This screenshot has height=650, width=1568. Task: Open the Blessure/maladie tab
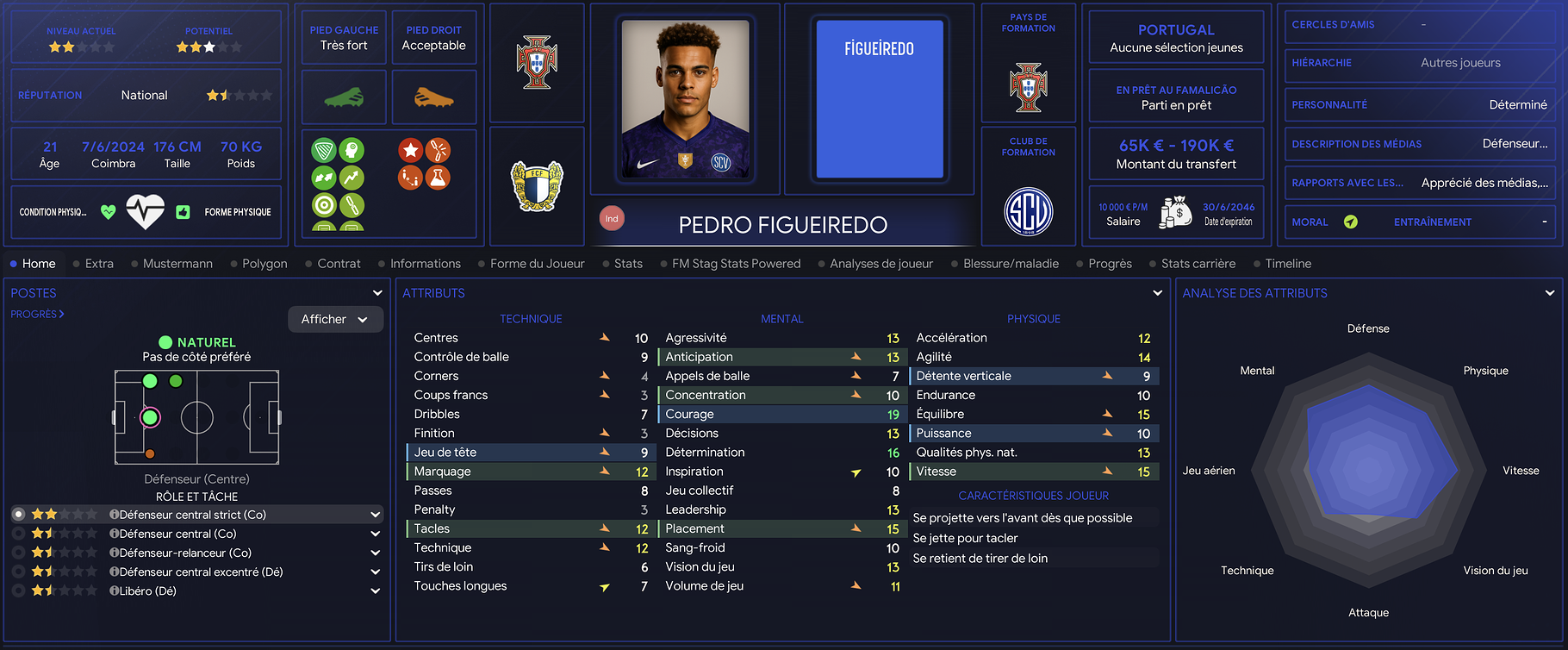1011,264
